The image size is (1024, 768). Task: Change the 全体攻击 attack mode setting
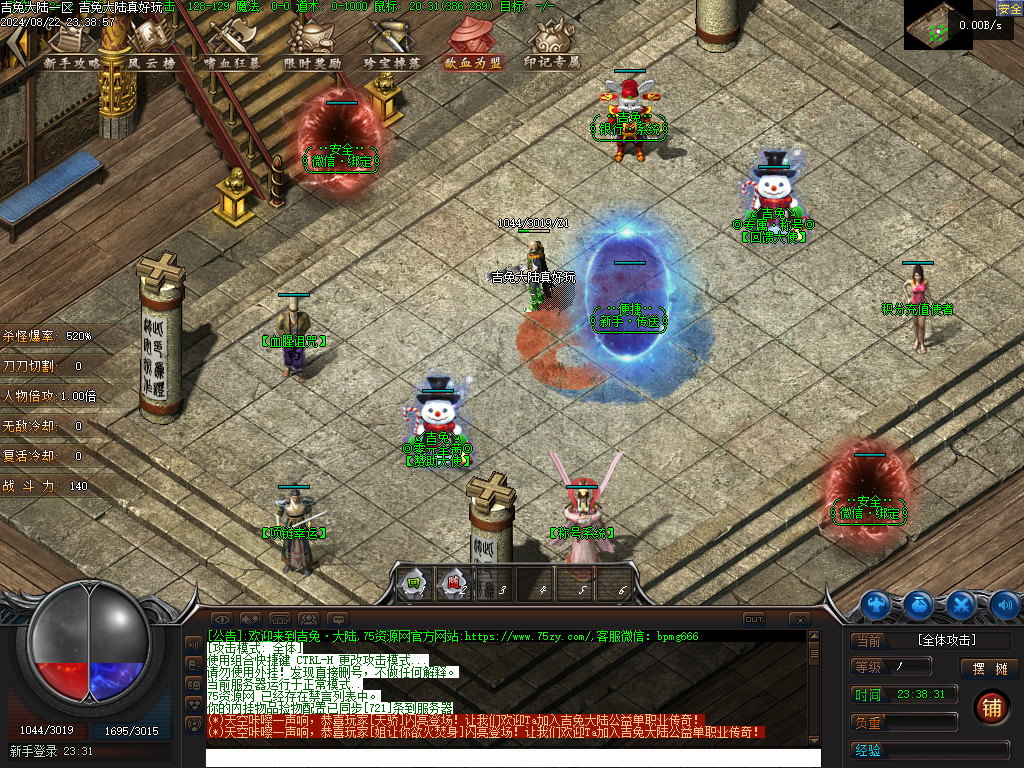946,640
